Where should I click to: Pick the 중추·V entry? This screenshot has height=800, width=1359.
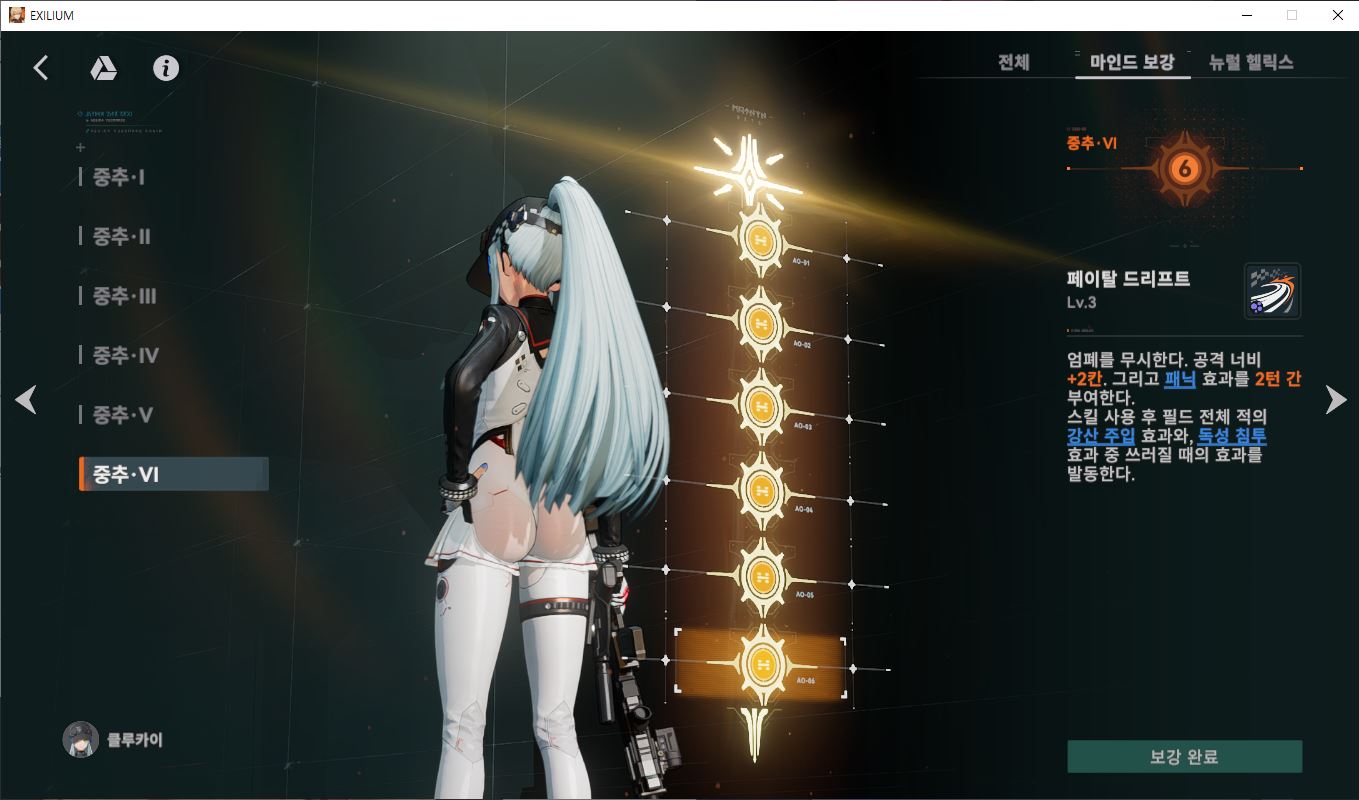click(123, 415)
